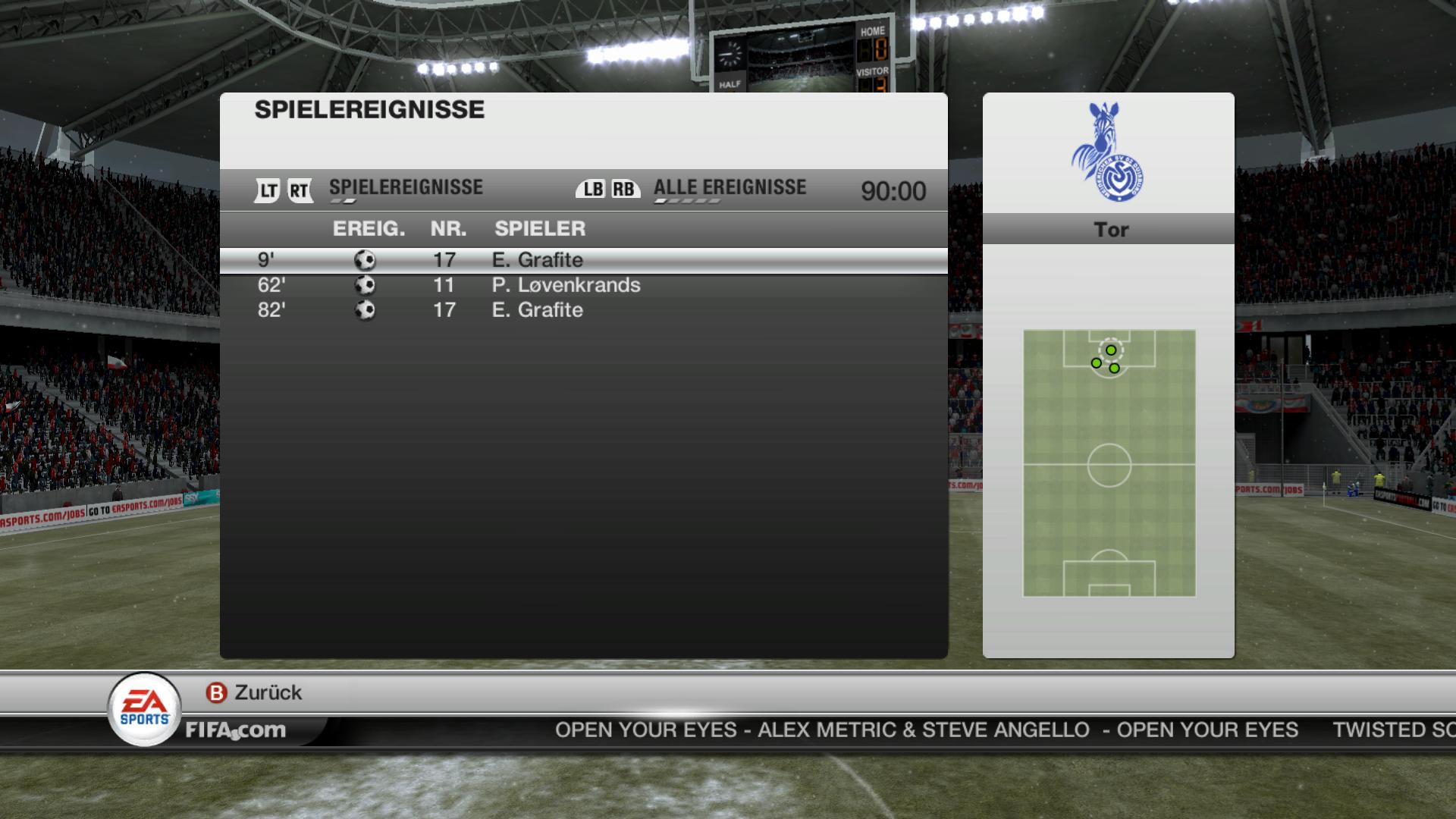Choose the 62' P. Løvenkrands goal row
The image size is (1456, 819).
582,285
